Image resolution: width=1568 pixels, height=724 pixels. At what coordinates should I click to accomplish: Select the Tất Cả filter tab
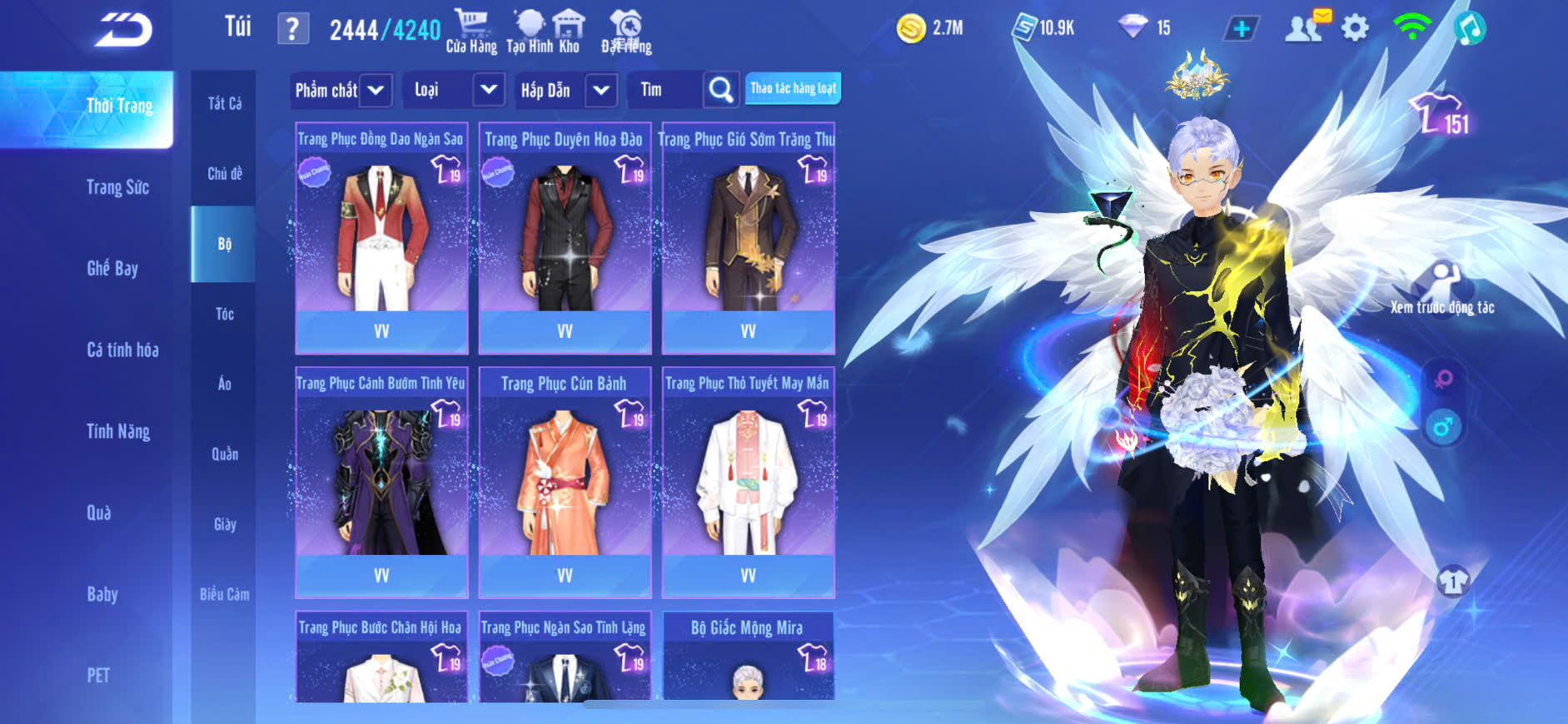(224, 103)
